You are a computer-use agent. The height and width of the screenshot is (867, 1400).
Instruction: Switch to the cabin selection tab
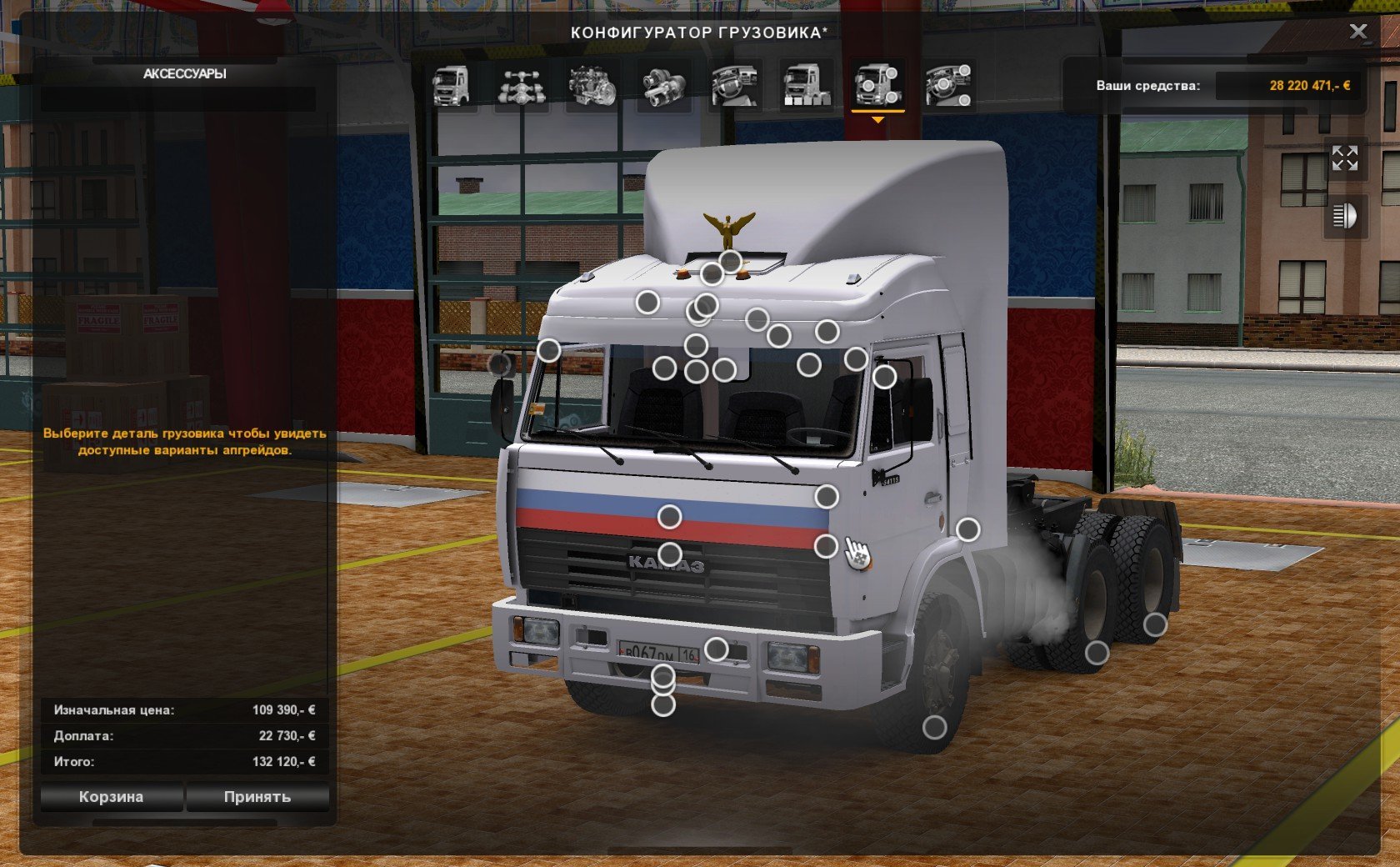pos(451,86)
